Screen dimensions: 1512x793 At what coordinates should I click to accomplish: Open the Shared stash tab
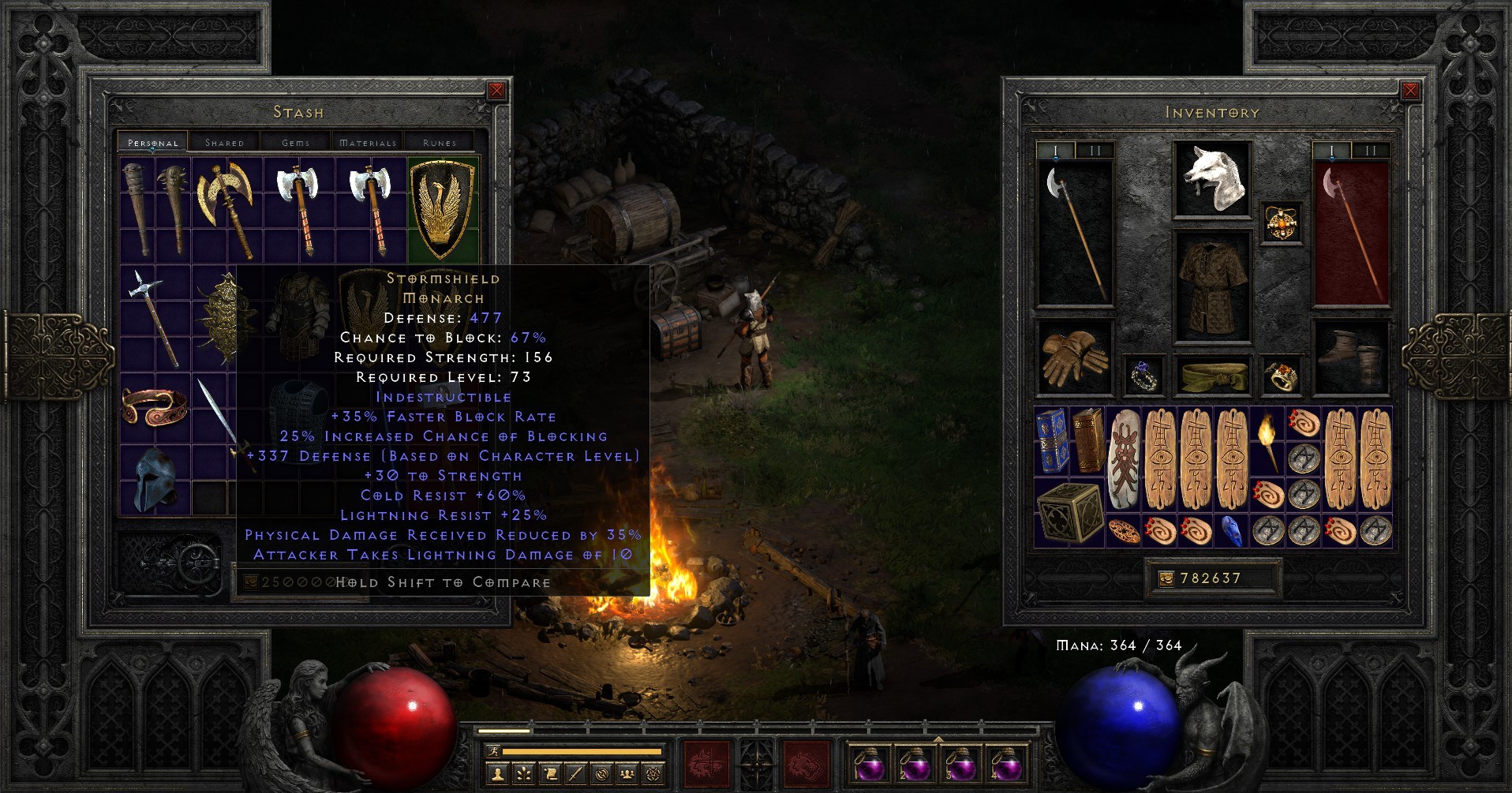[x=223, y=143]
